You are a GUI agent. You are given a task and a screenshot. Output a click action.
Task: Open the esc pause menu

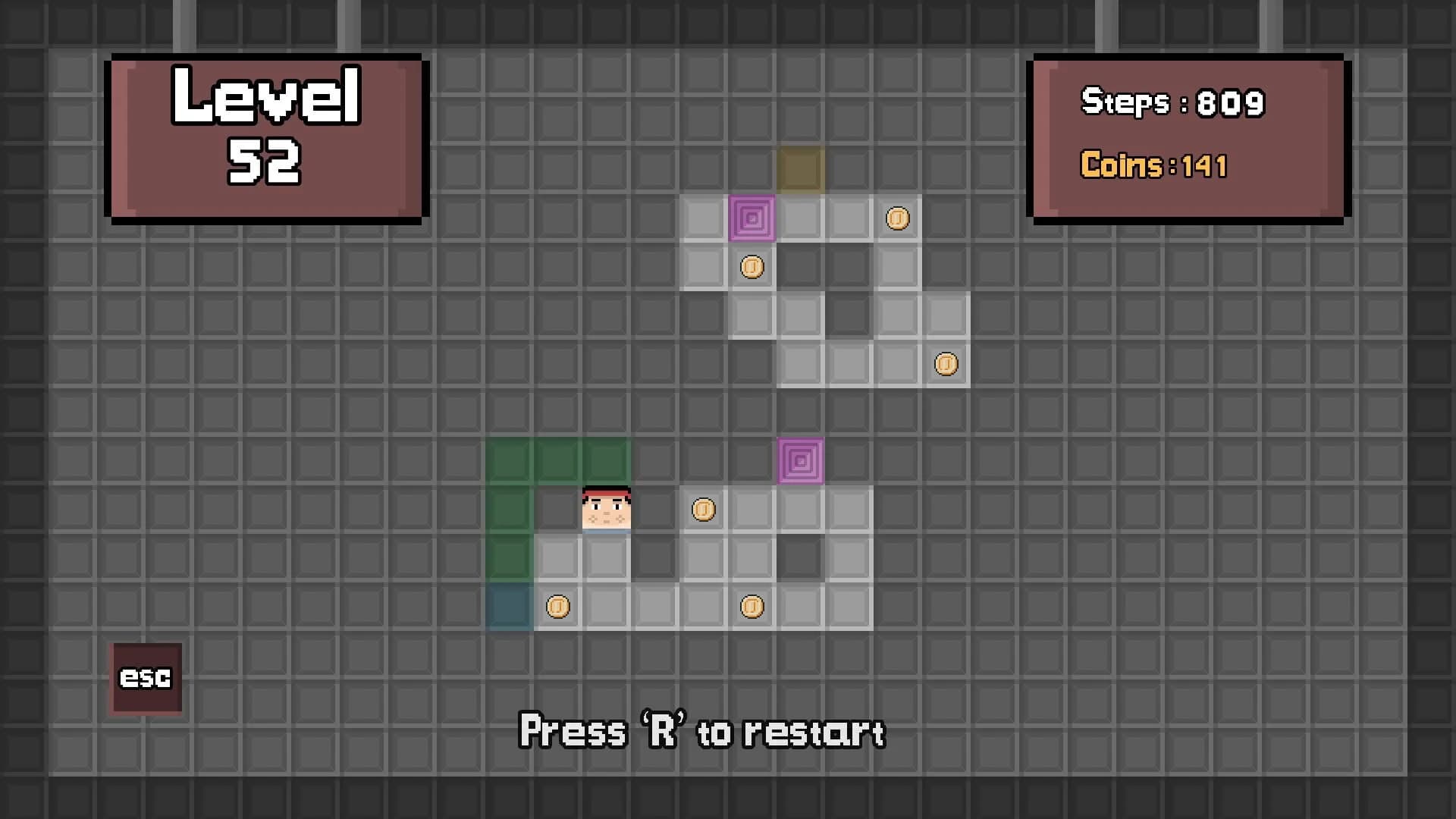[146, 677]
